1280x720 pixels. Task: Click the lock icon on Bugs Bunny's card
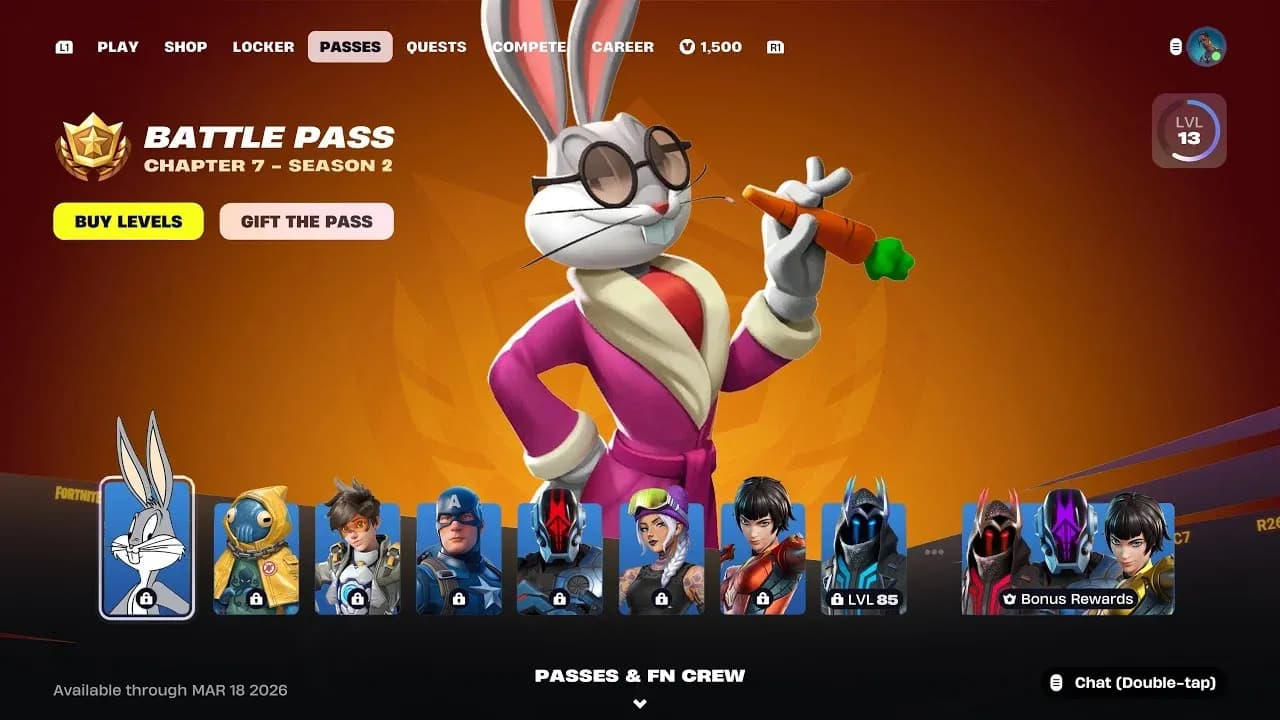tap(144, 597)
